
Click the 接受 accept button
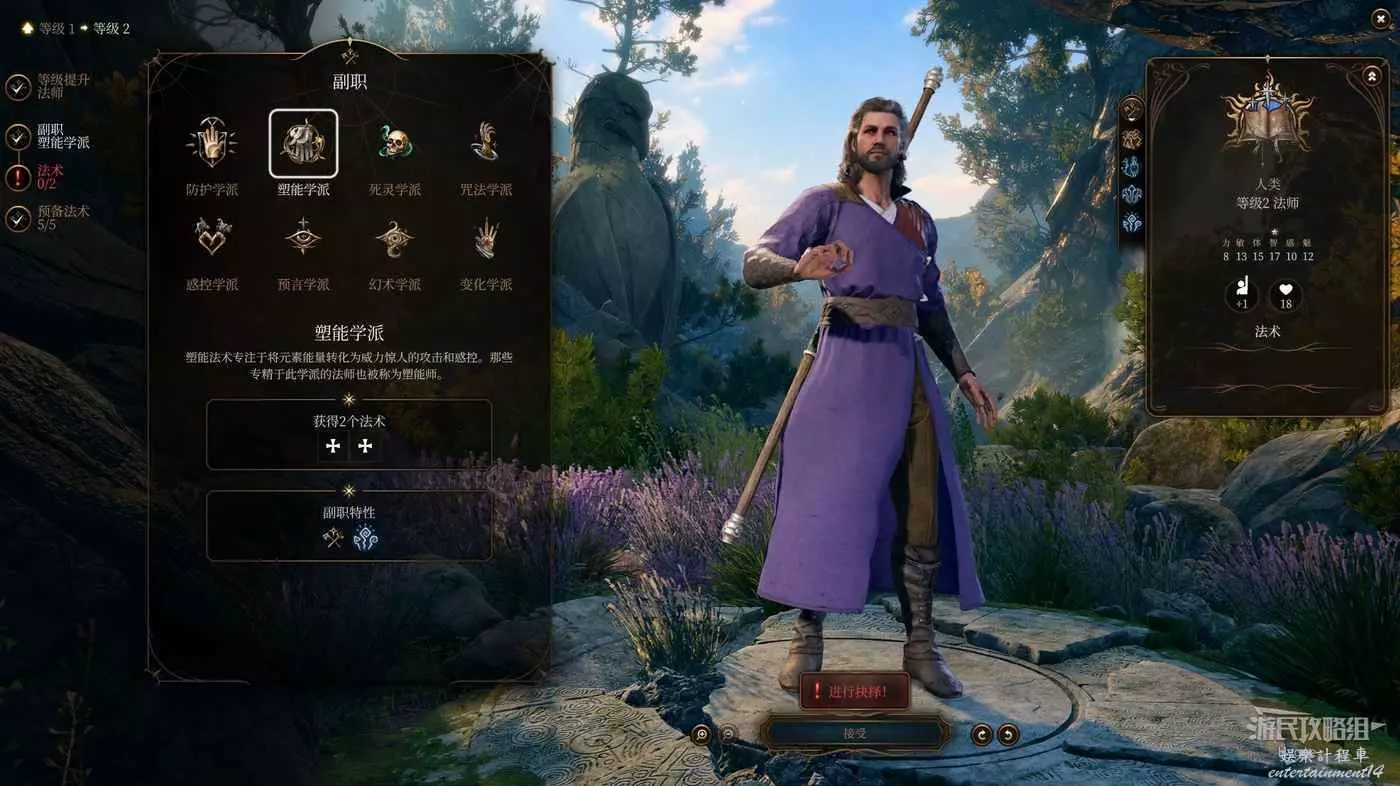pyautogui.click(x=853, y=734)
